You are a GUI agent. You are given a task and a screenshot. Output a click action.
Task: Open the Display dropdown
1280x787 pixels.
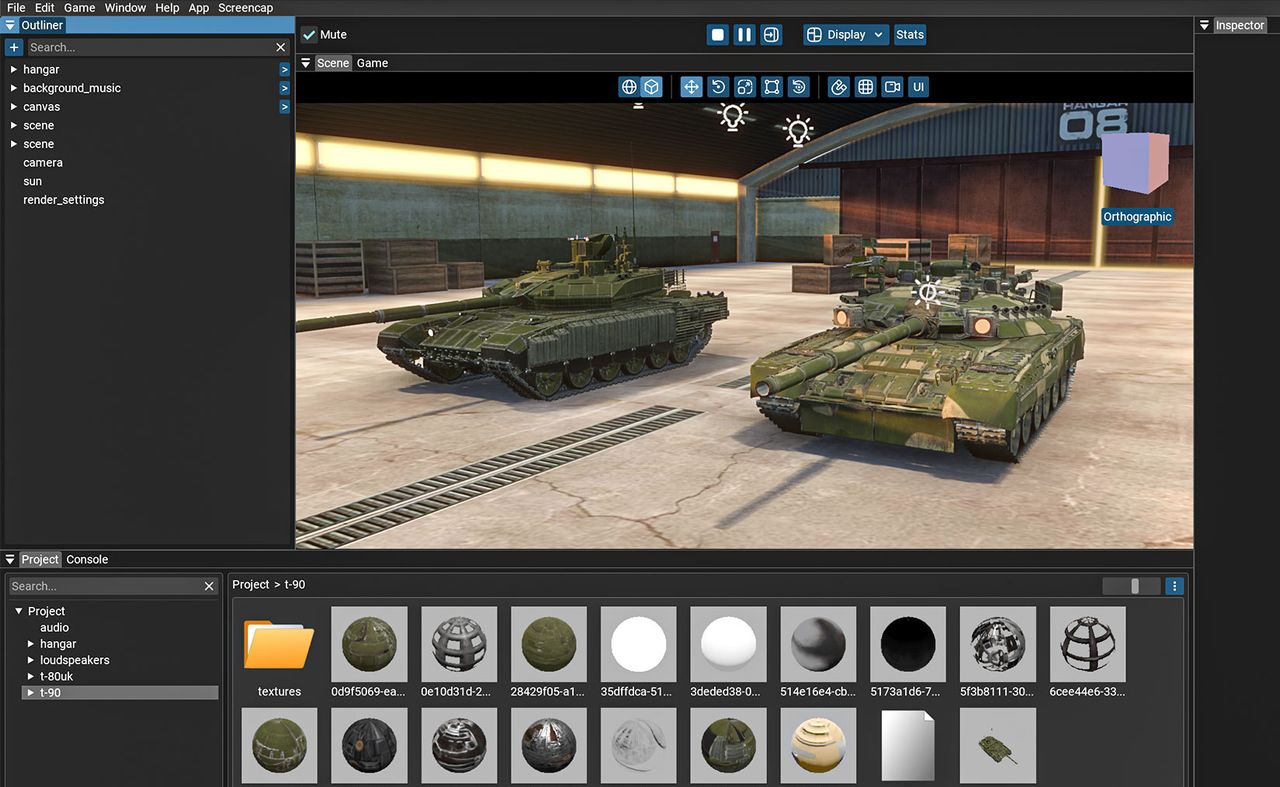click(846, 35)
